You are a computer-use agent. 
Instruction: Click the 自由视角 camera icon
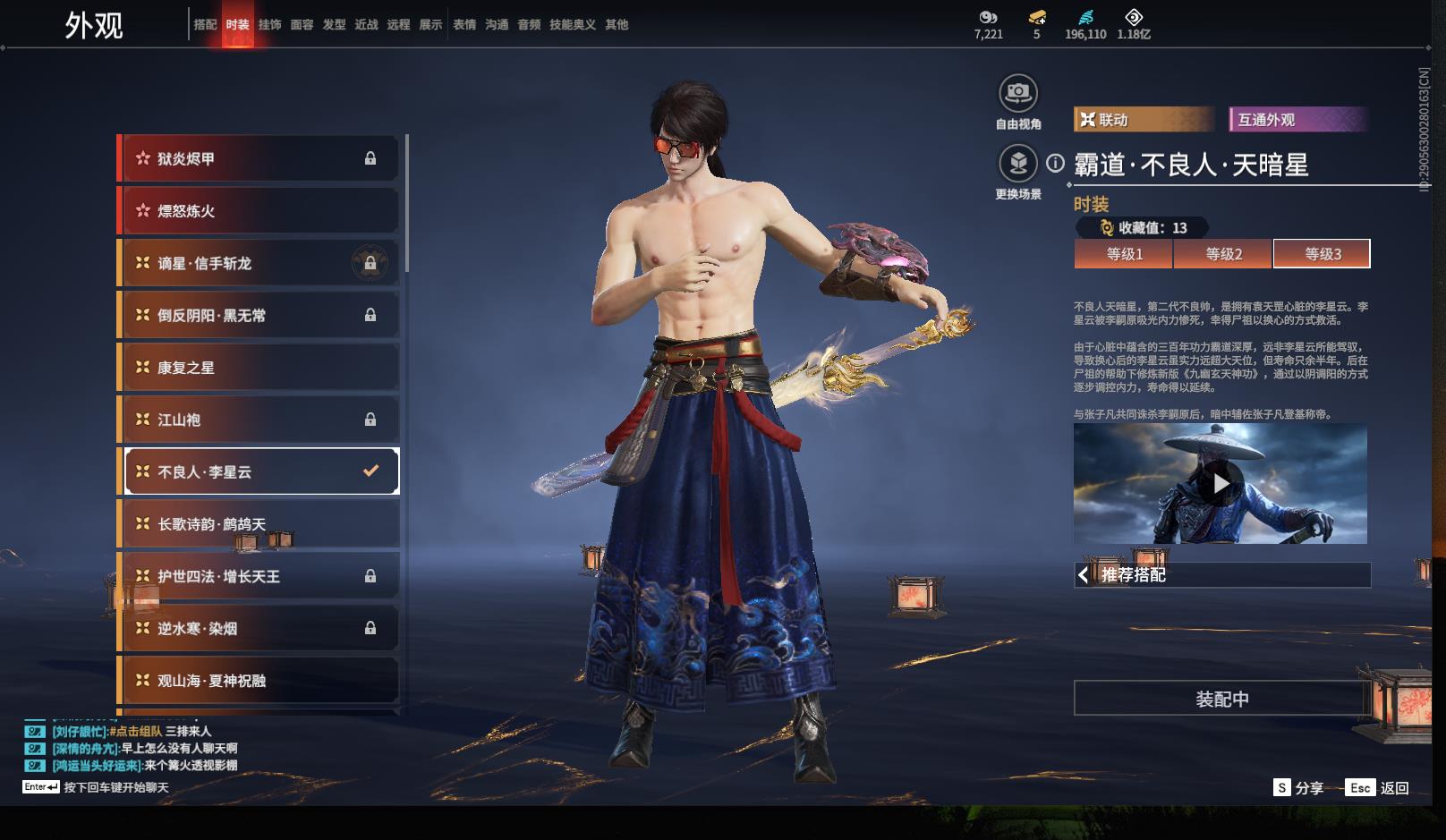(1017, 93)
